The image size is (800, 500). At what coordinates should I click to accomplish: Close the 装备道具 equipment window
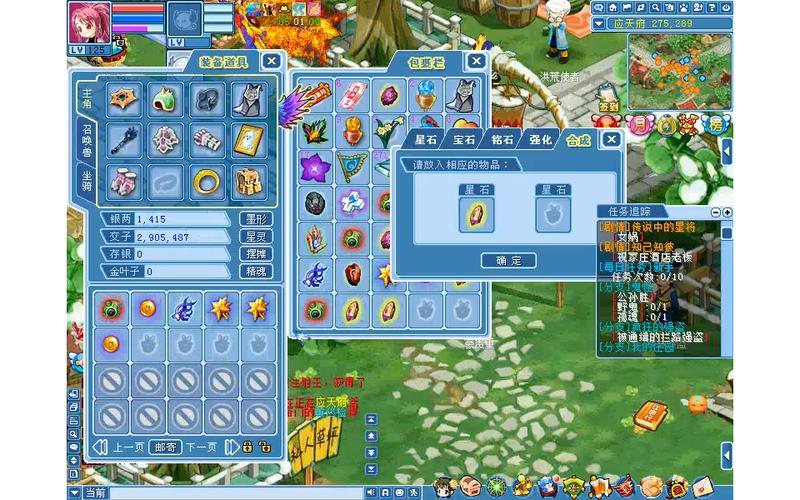271,60
